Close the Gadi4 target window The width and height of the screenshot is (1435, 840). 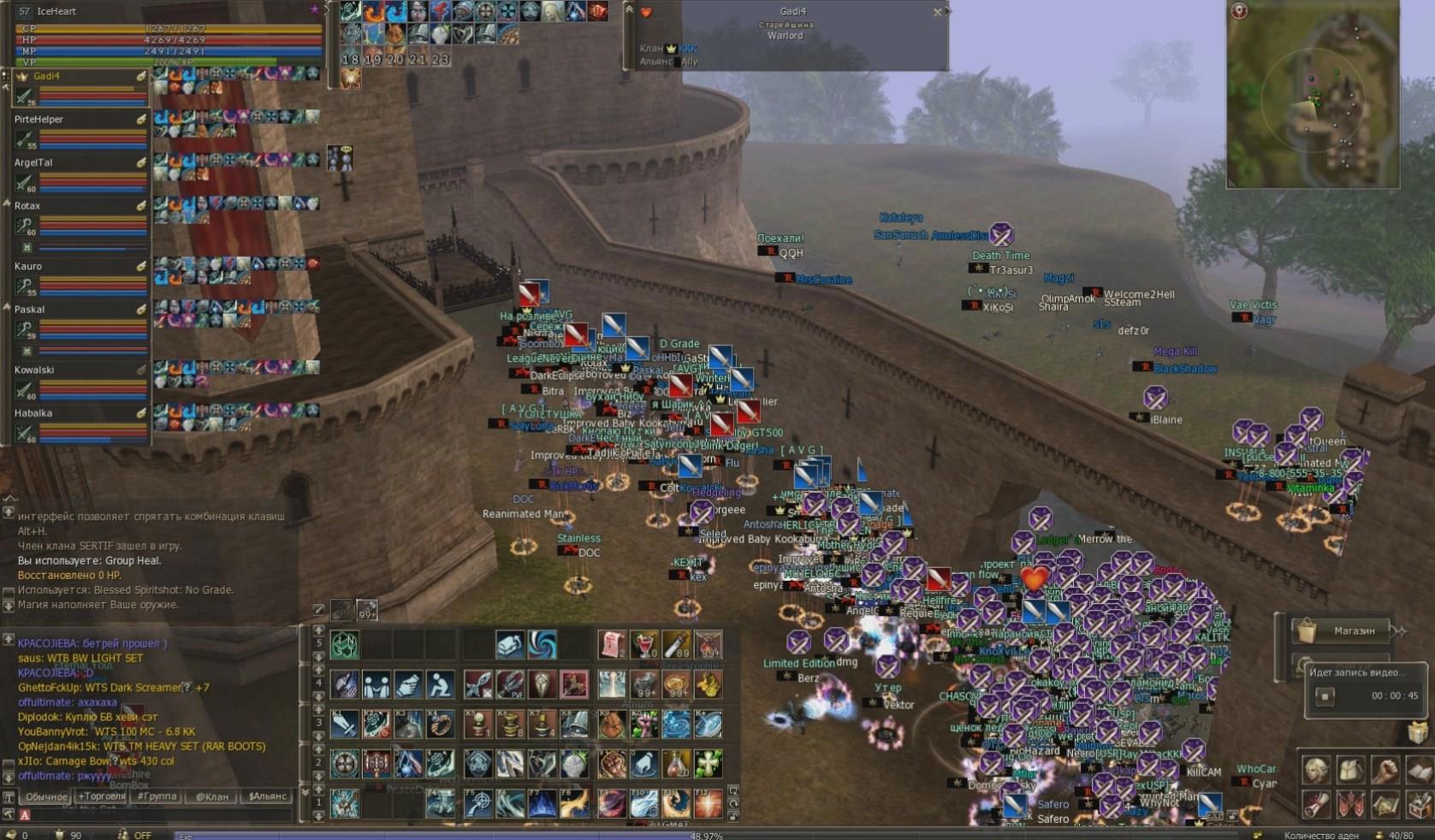[x=938, y=12]
